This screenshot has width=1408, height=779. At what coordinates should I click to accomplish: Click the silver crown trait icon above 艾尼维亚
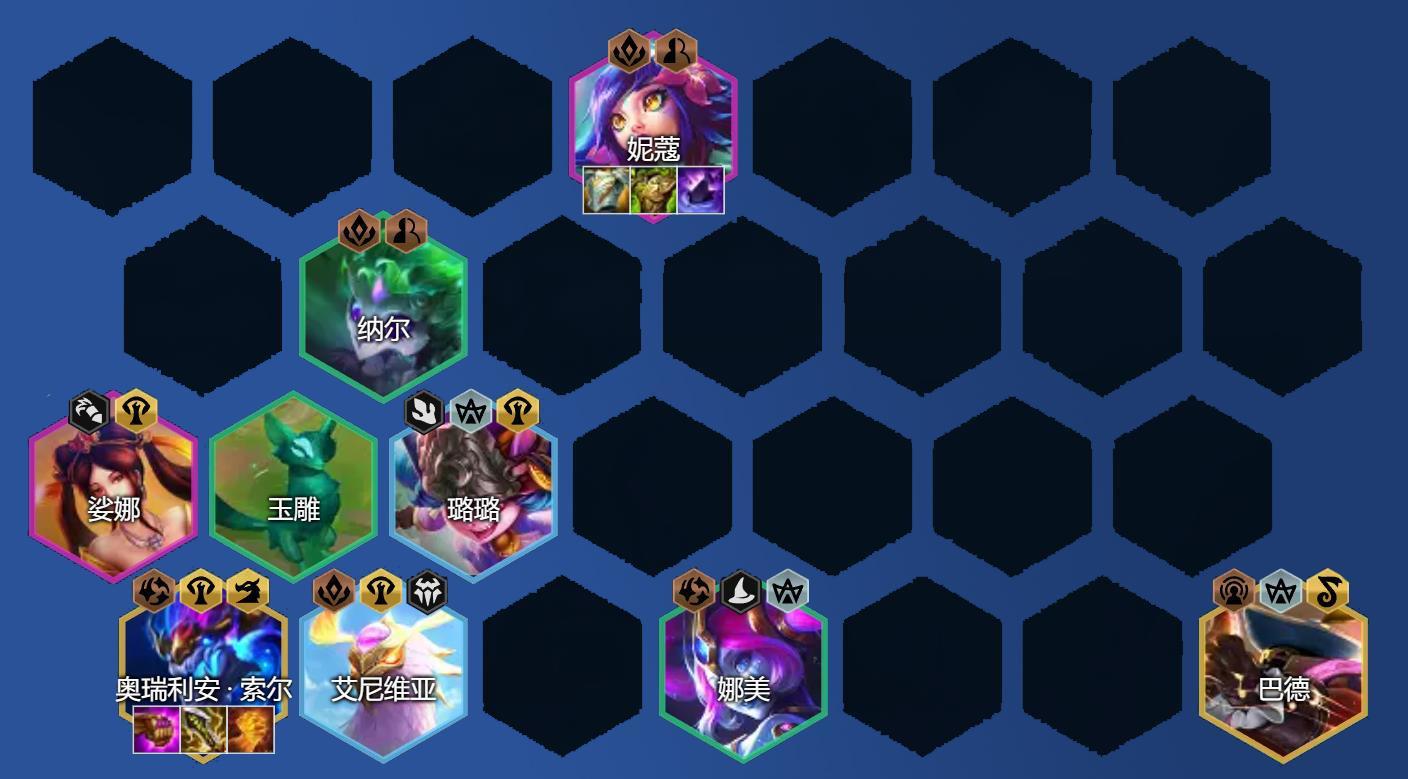point(430,592)
